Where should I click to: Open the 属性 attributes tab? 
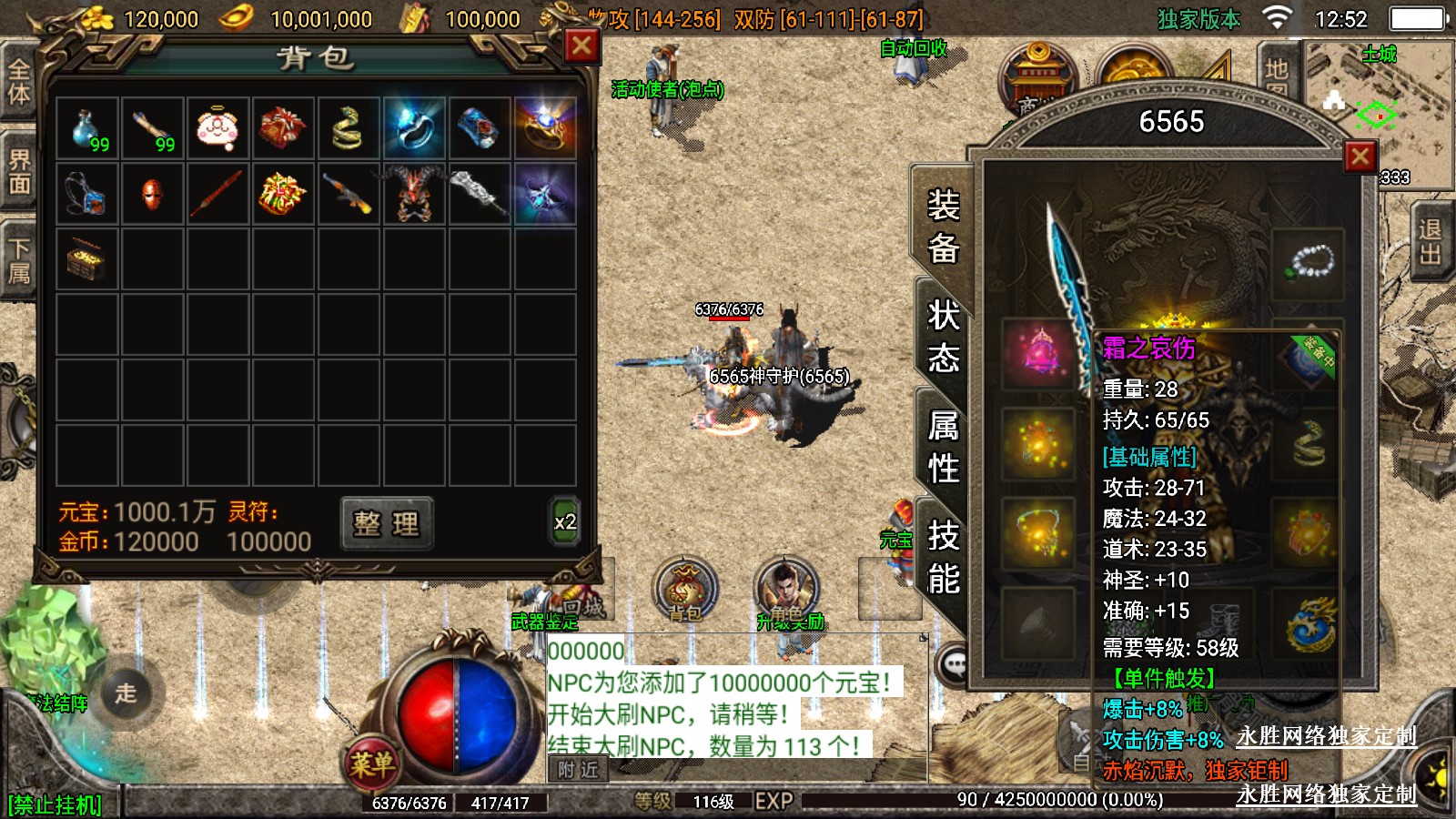point(944,446)
